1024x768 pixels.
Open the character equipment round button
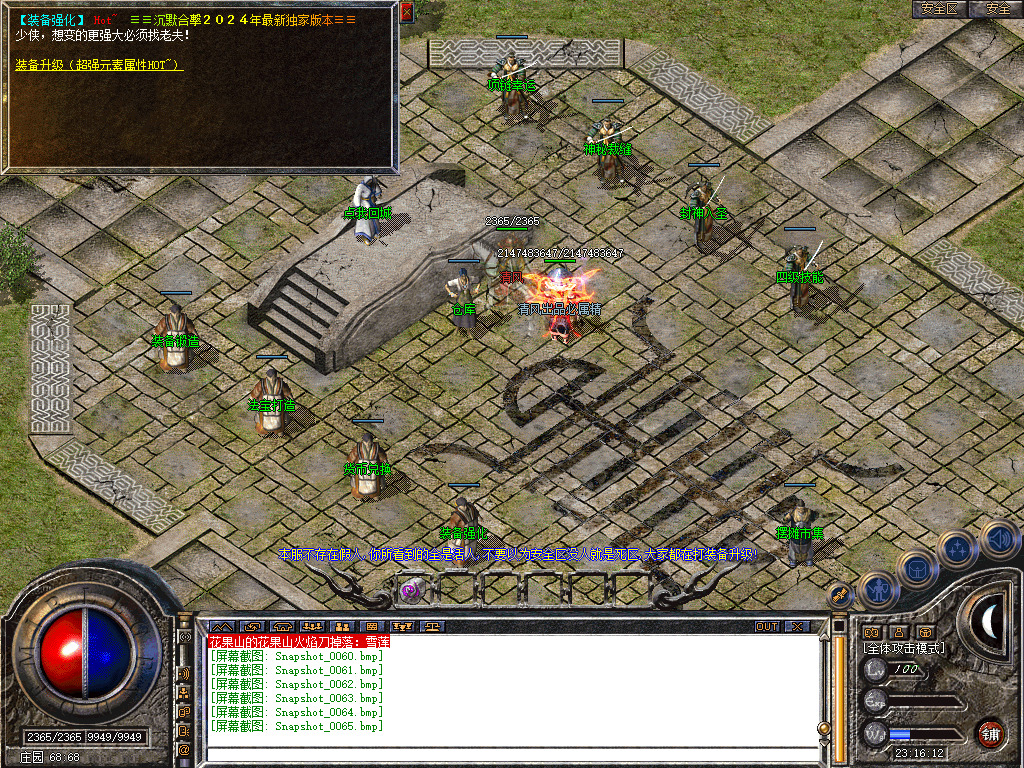pyautogui.click(x=877, y=591)
